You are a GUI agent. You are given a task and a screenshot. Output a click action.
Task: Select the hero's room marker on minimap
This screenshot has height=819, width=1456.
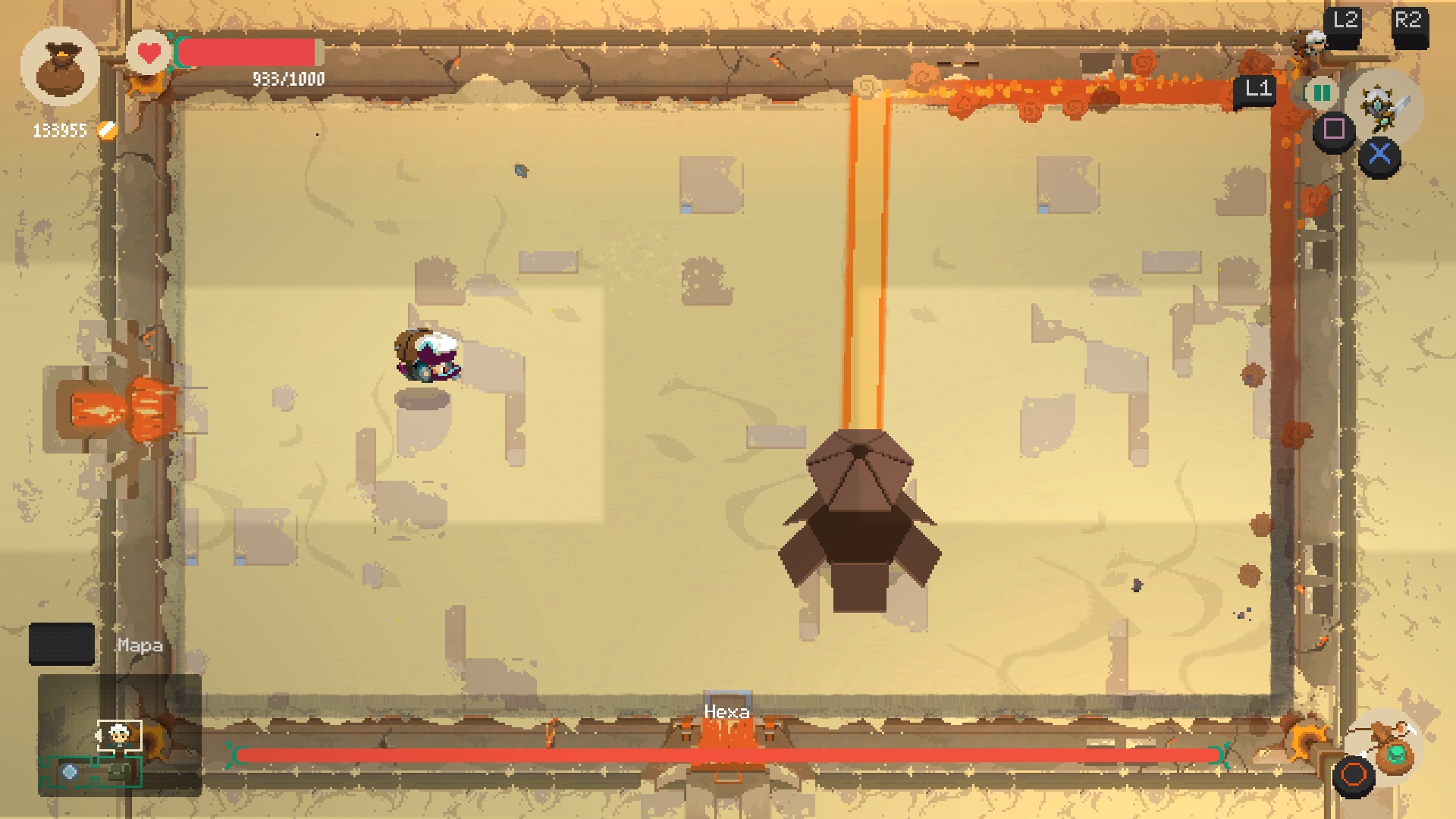119,735
